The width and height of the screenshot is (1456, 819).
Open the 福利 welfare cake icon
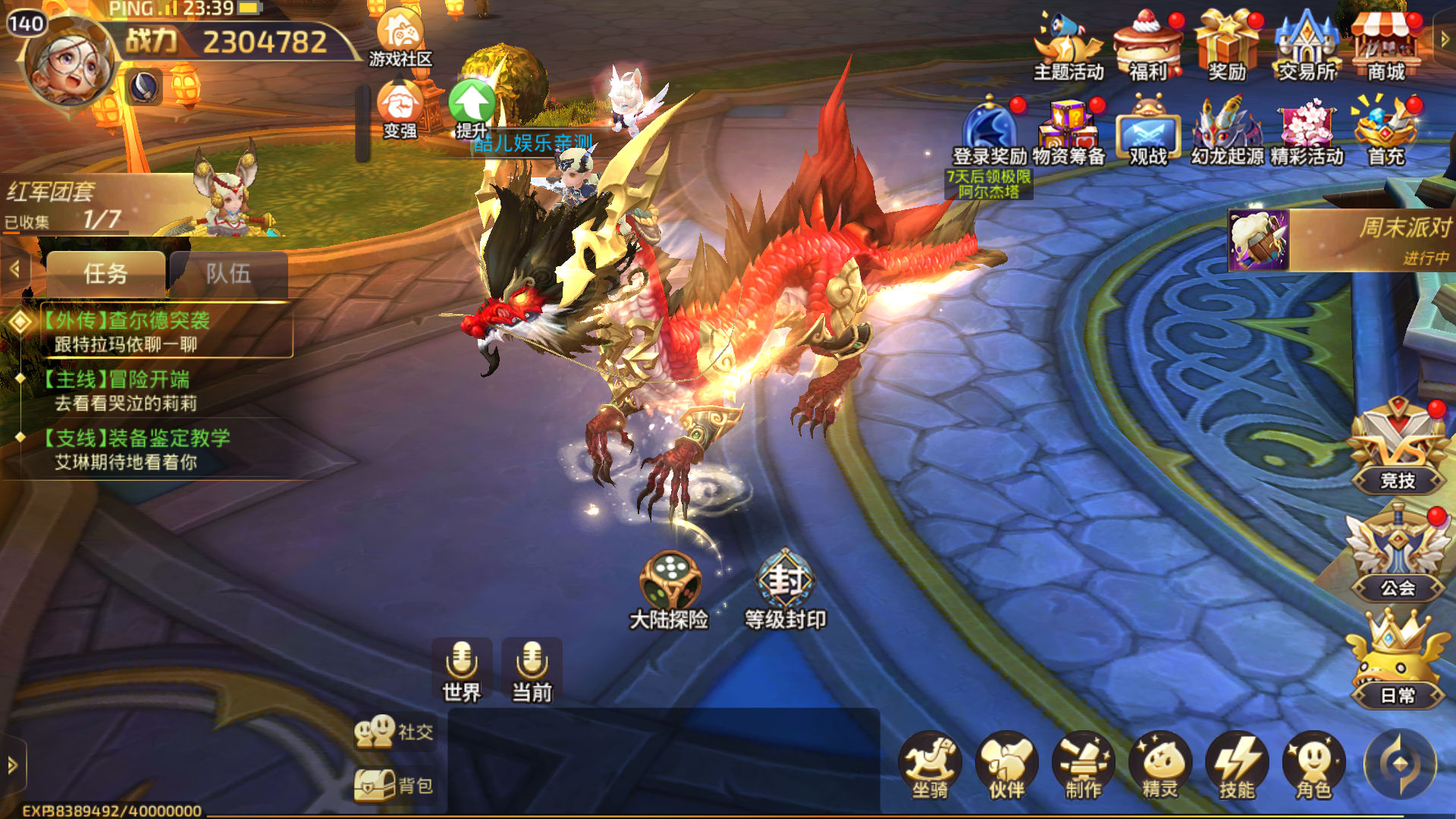click(1147, 45)
